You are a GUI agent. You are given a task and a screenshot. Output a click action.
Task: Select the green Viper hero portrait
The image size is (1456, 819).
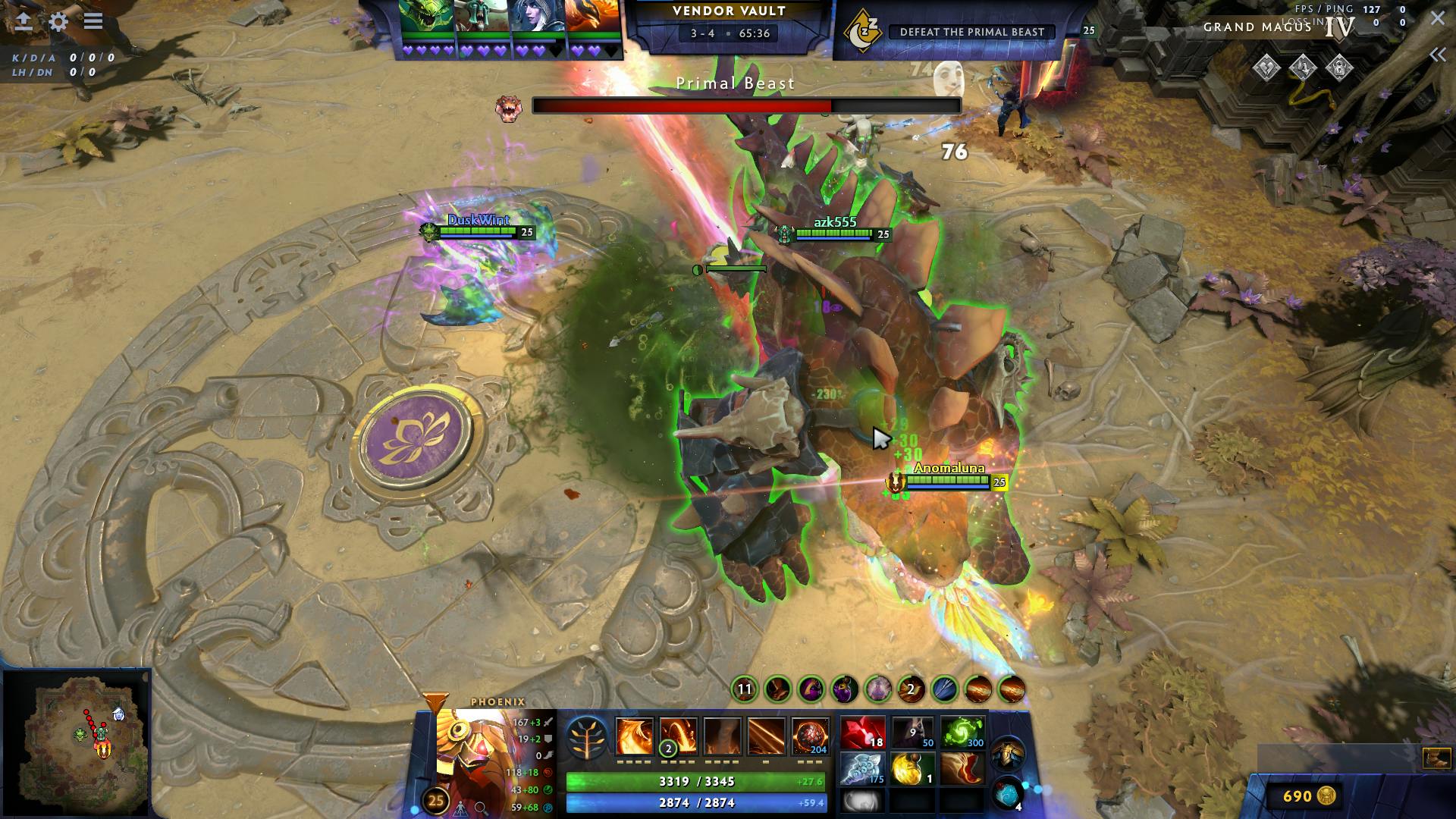tap(427, 17)
